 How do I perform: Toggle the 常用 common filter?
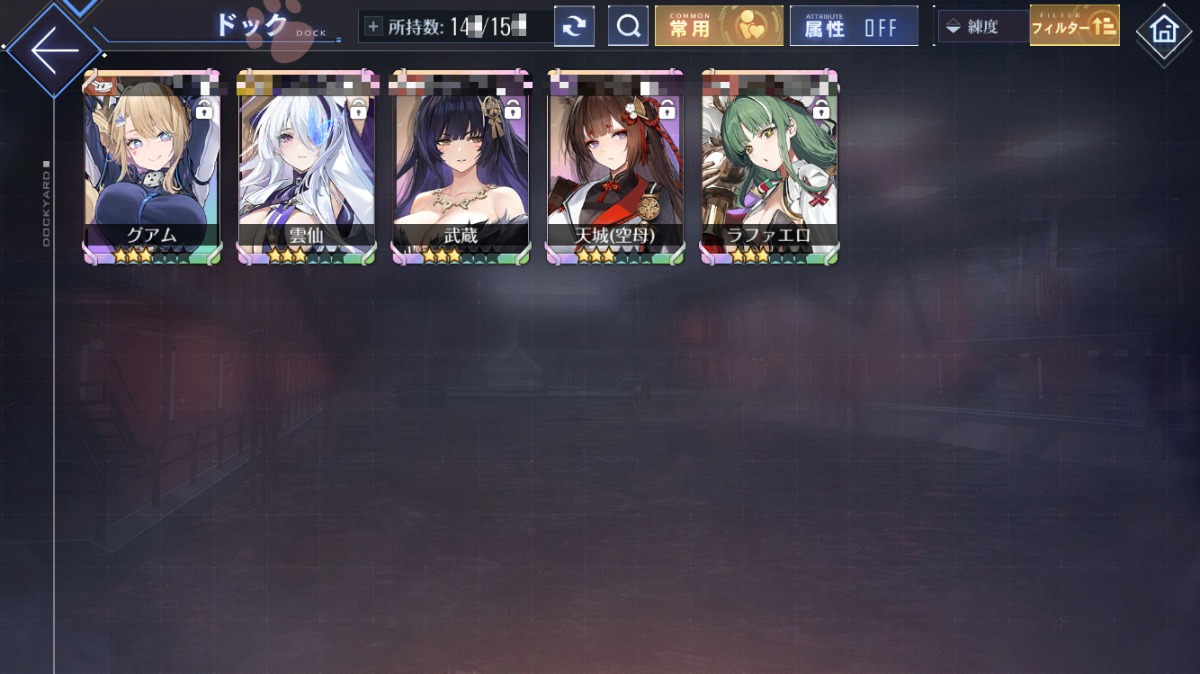(718, 27)
